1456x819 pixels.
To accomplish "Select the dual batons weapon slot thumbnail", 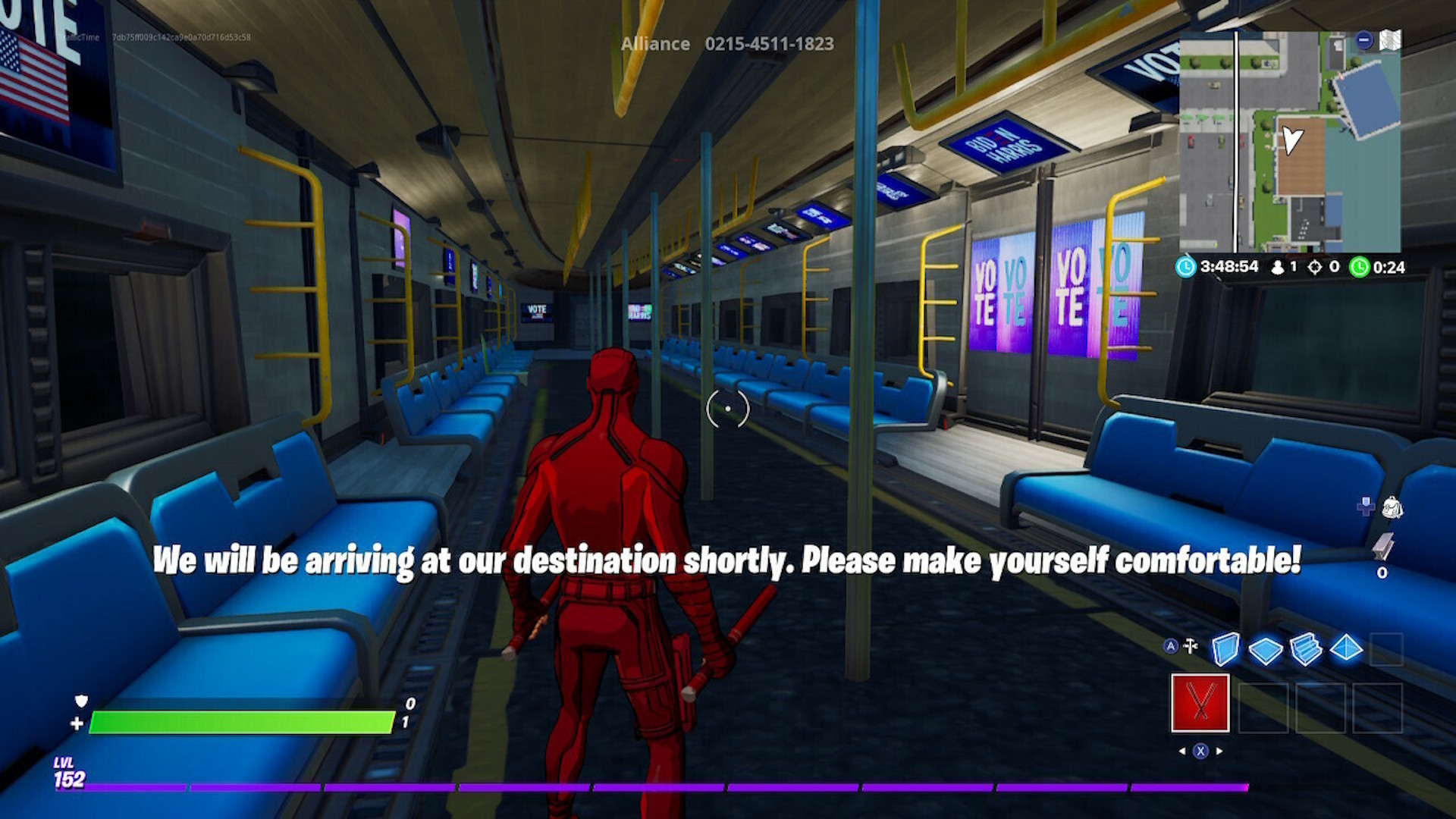I will [x=1200, y=702].
